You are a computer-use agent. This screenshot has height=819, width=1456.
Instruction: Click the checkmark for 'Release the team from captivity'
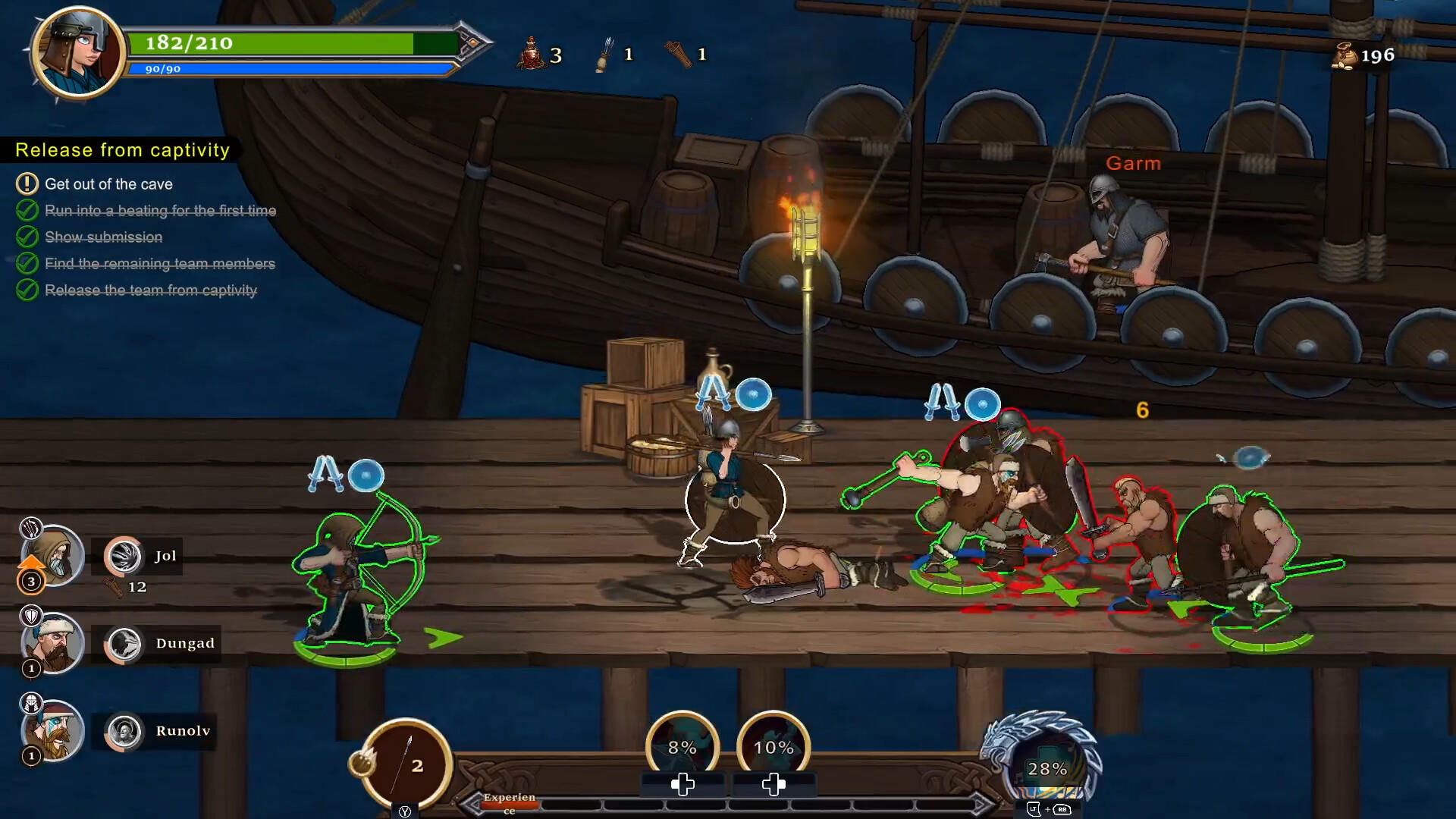tap(28, 290)
